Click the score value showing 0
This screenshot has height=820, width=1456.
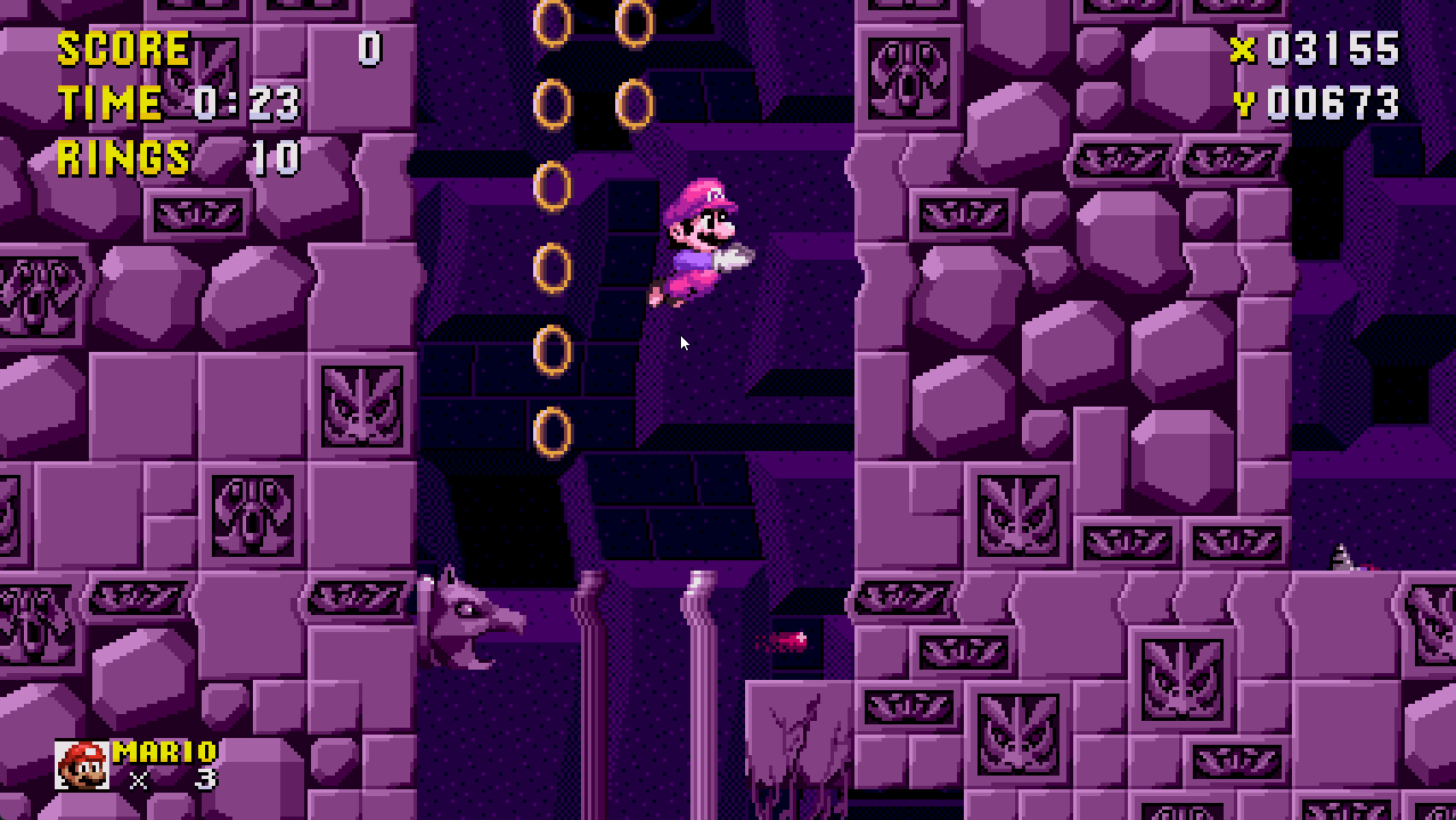[371, 47]
